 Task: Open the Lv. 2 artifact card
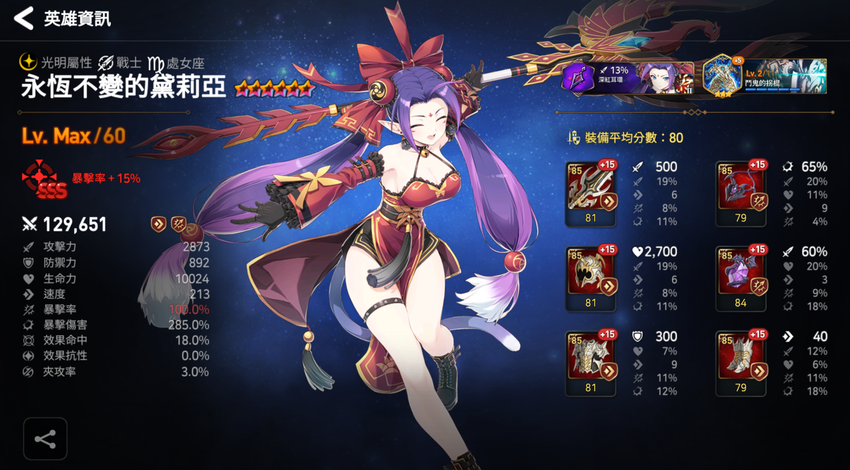(765, 76)
